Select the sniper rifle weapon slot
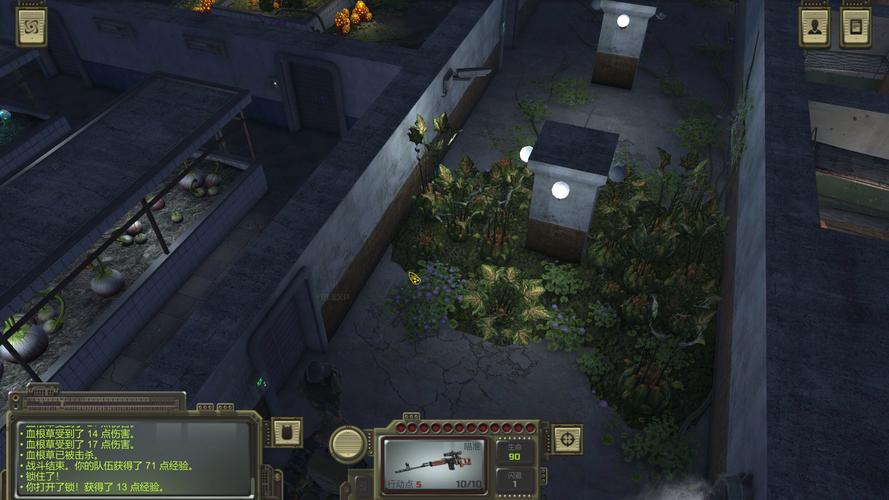Image resolution: width=889 pixels, height=500 pixels. click(434, 465)
